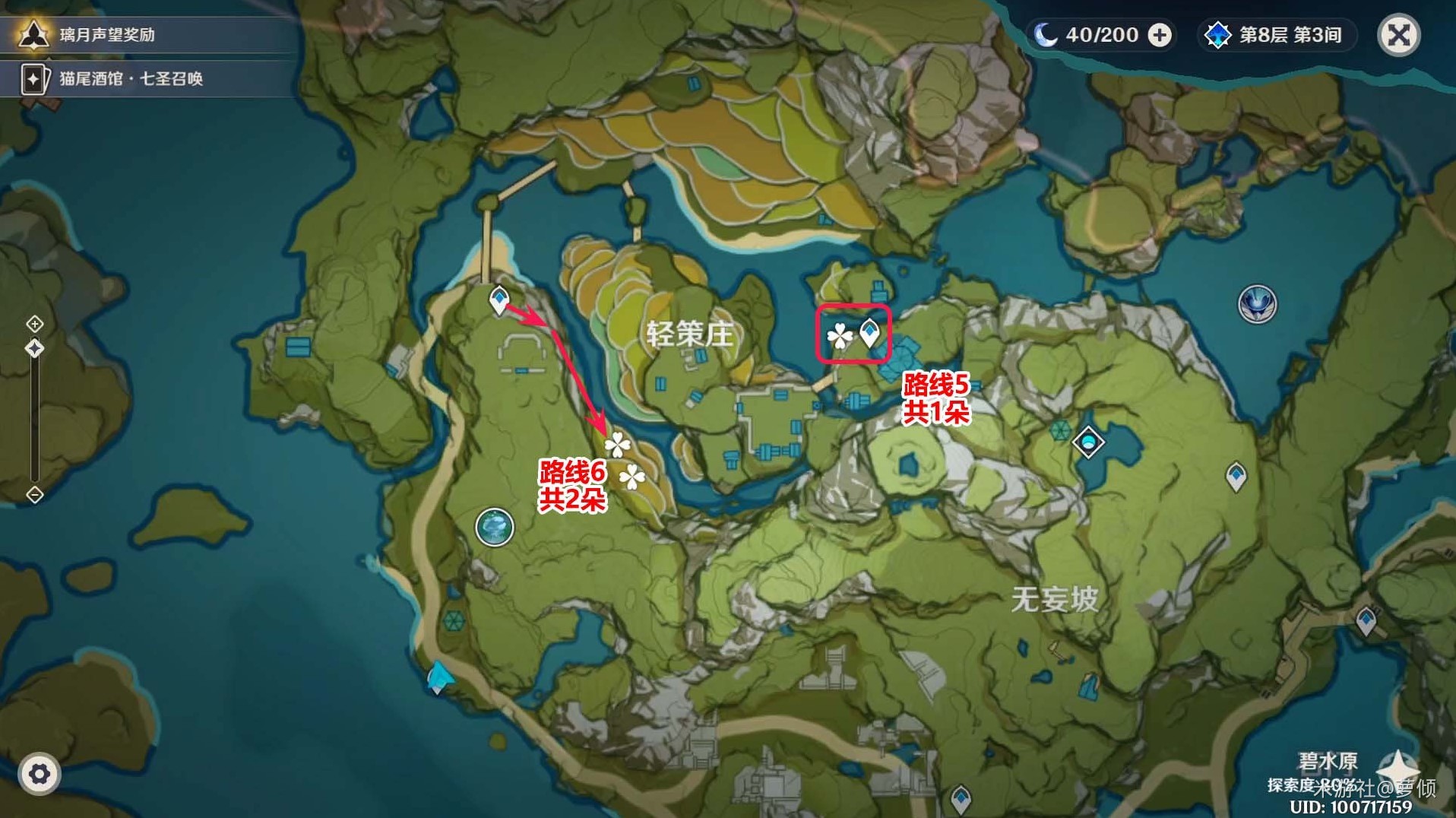Image resolution: width=1456 pixels, height=818 pixels.
Task: Open the 碧水原 exploration progress compass
Action: 1397,766
